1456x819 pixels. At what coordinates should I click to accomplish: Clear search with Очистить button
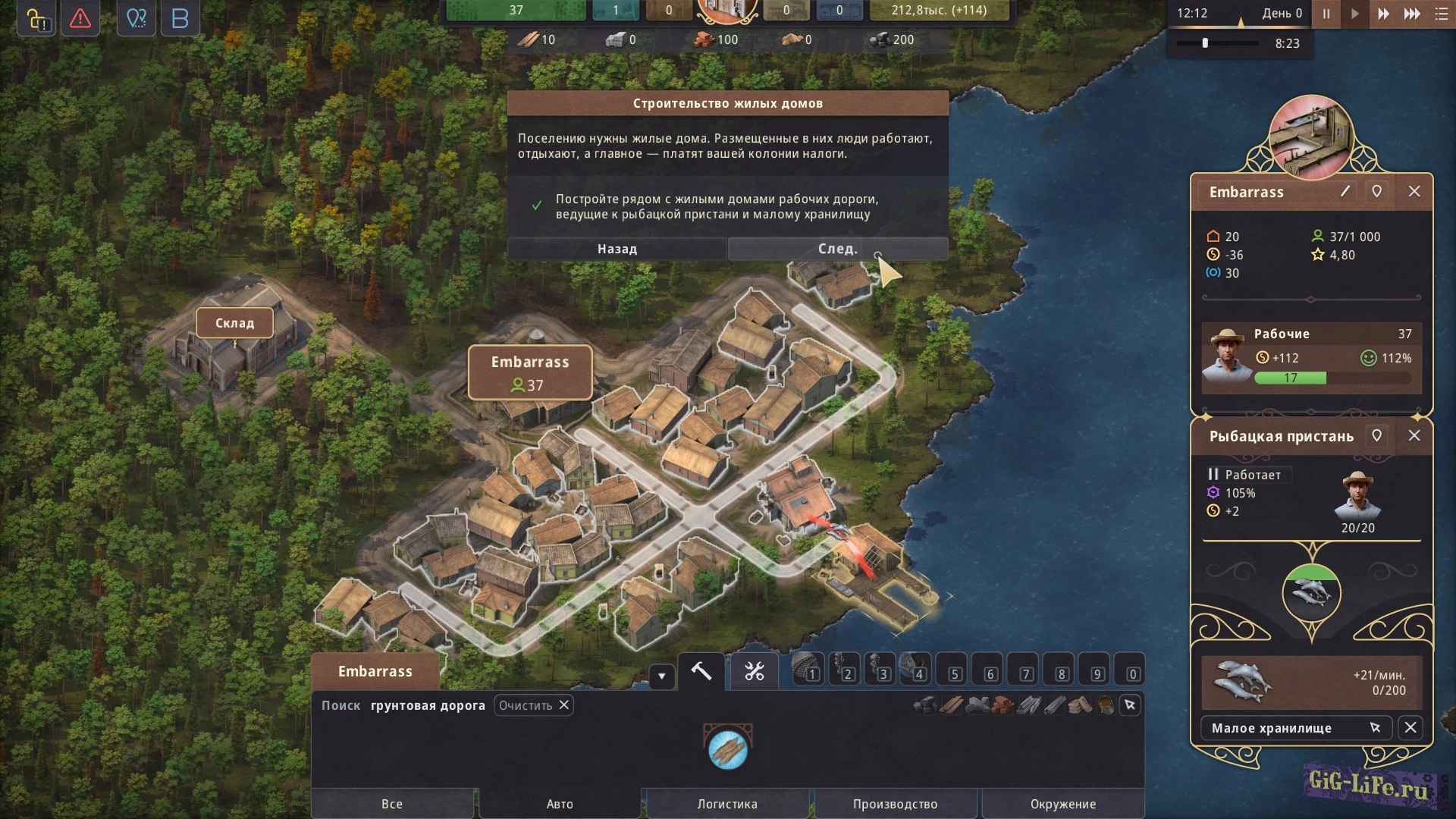tap(534, 705)
